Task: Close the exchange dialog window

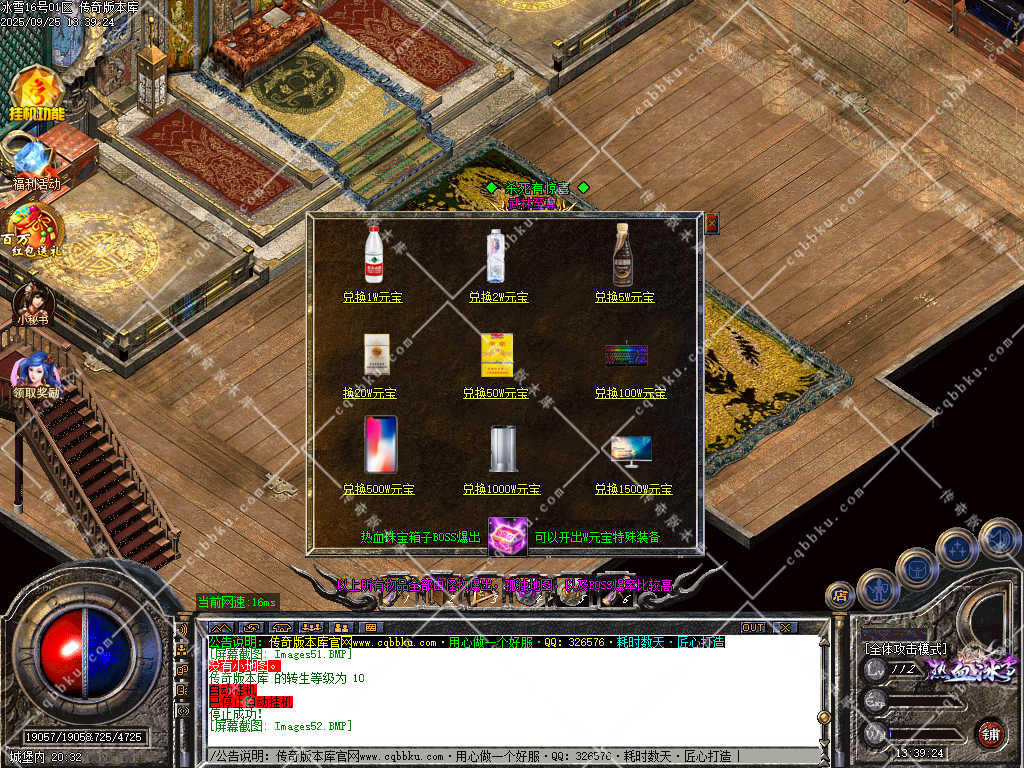Action: click(711, 223)
